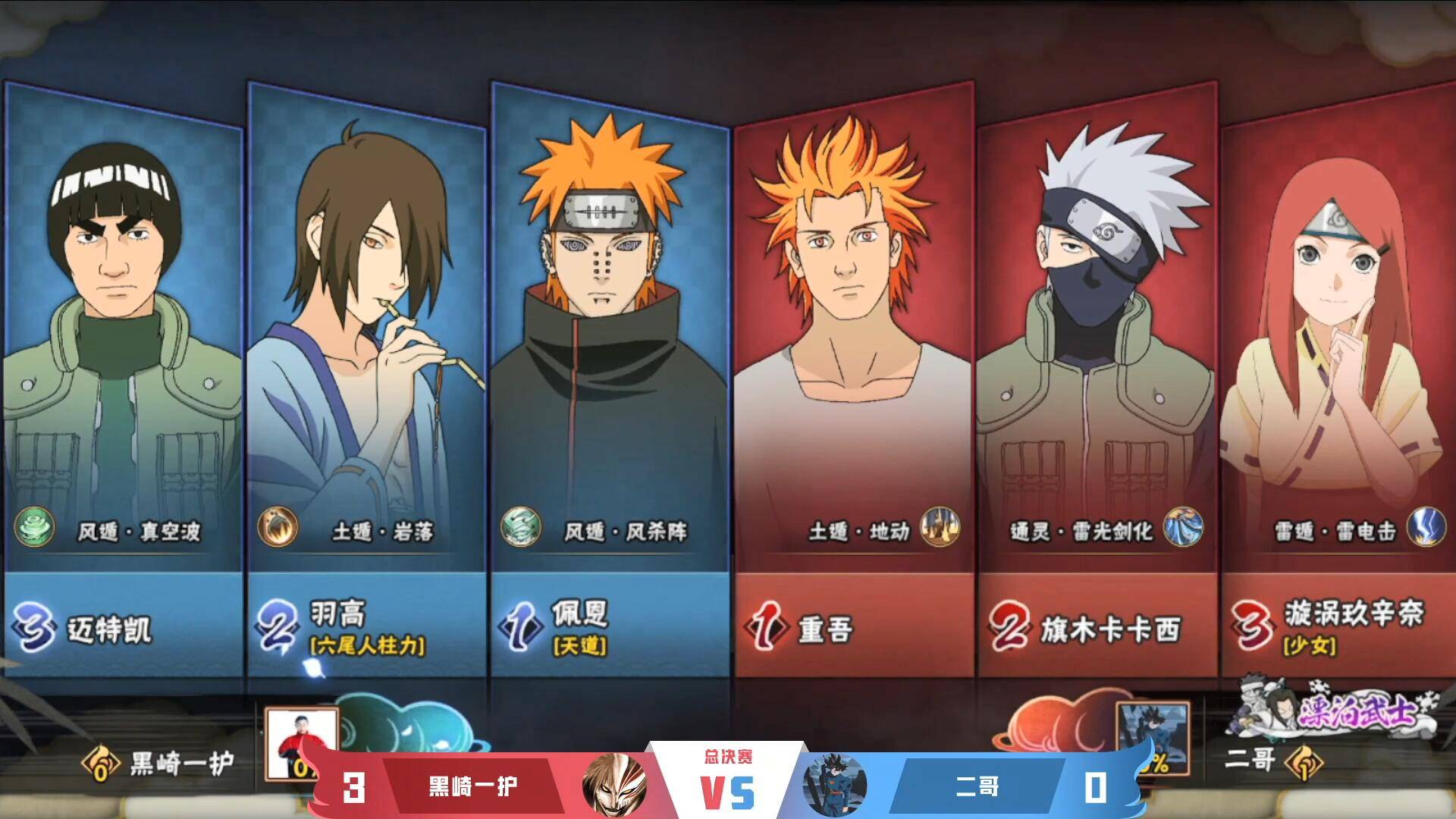The height and width of the screenshot is (819, 1456).
Task: Click the masked hollow avatar beside 黑崎一护
Action: tap(614, 786)
